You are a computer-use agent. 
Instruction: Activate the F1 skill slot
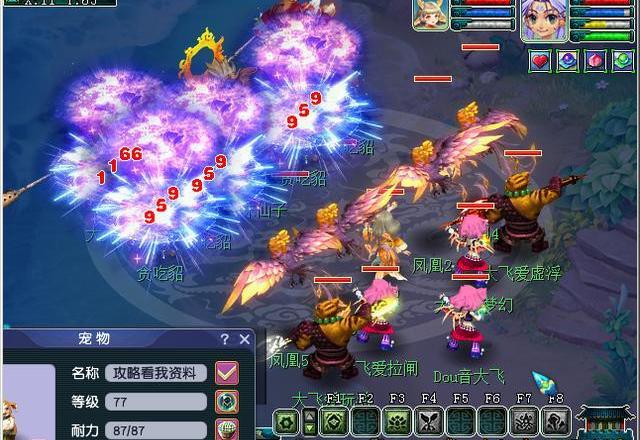click(x=334, y=421)
